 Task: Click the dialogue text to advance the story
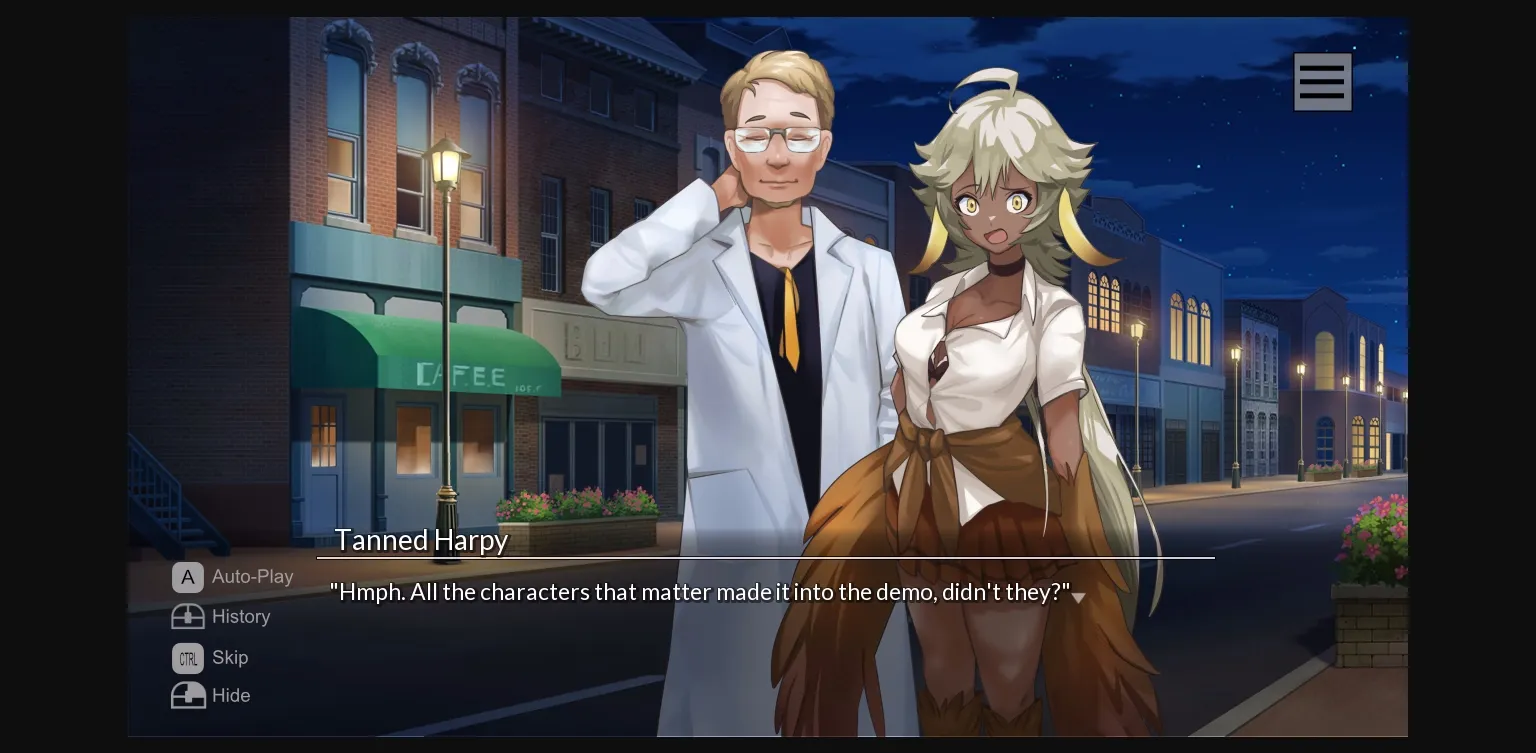click(x=700, y=592)
